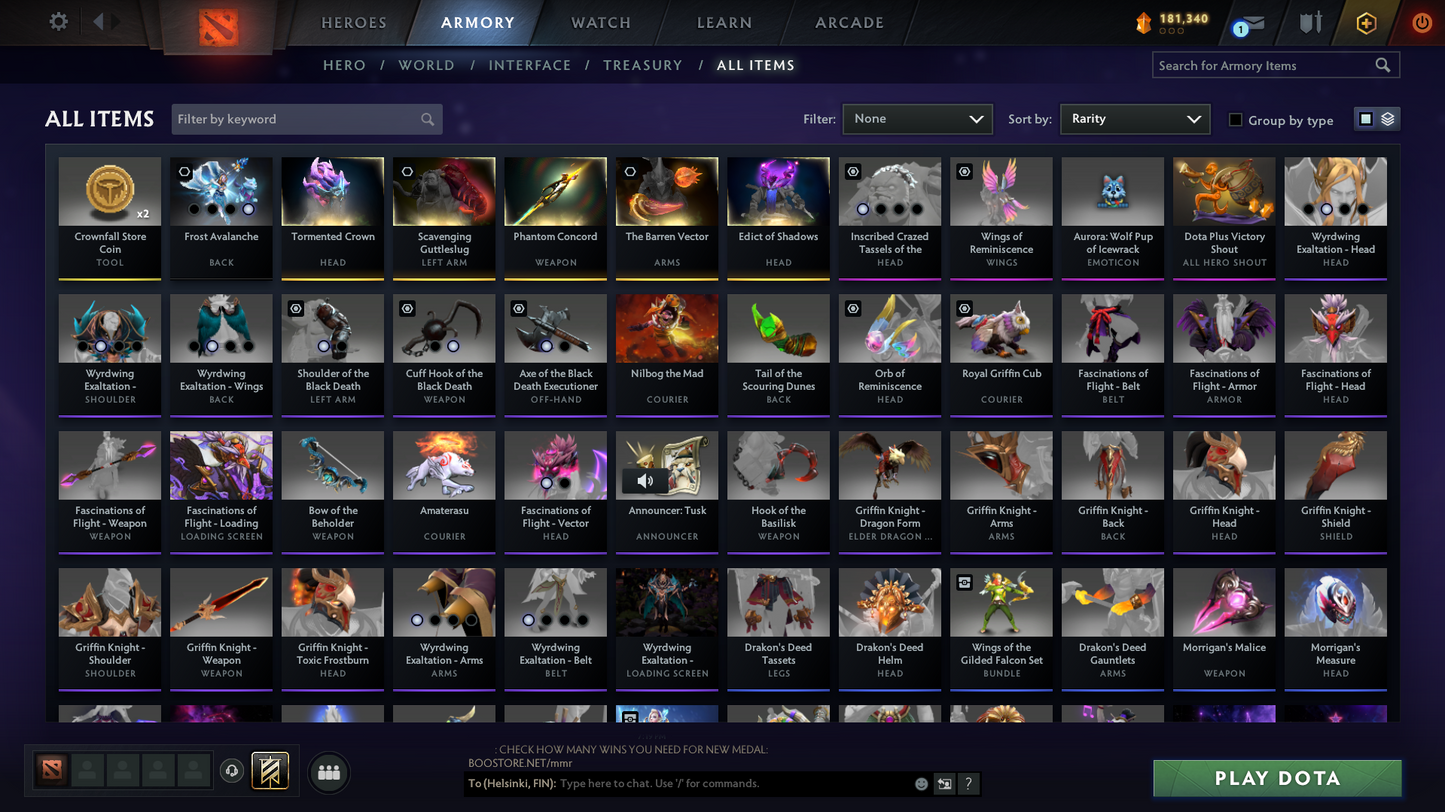
Task: Open the friends list people icon
Action: [x=329, y=772]
